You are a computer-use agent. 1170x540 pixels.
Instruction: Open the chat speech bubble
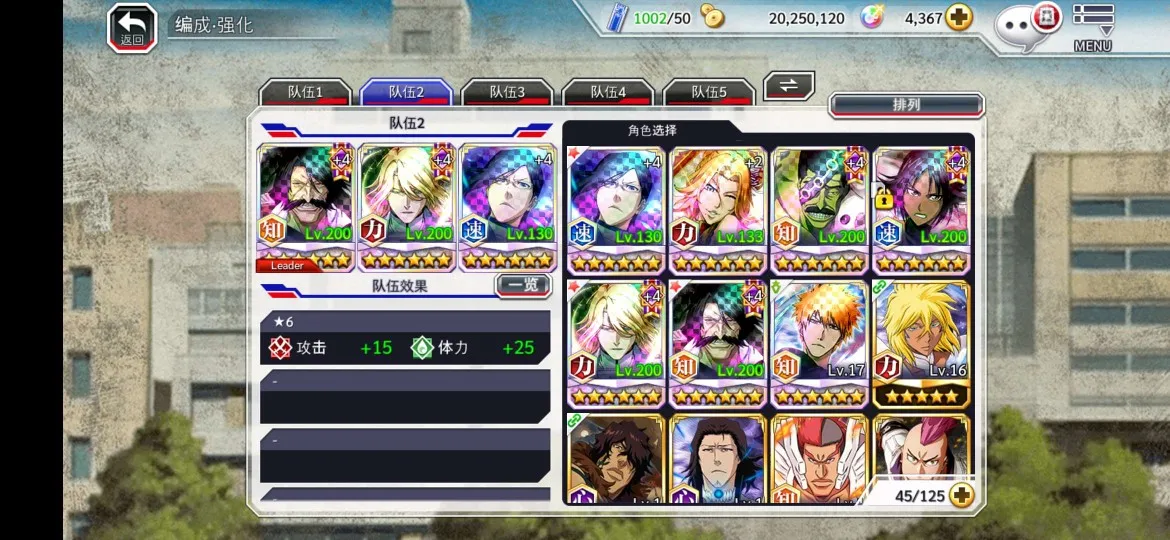point(1023,25)
